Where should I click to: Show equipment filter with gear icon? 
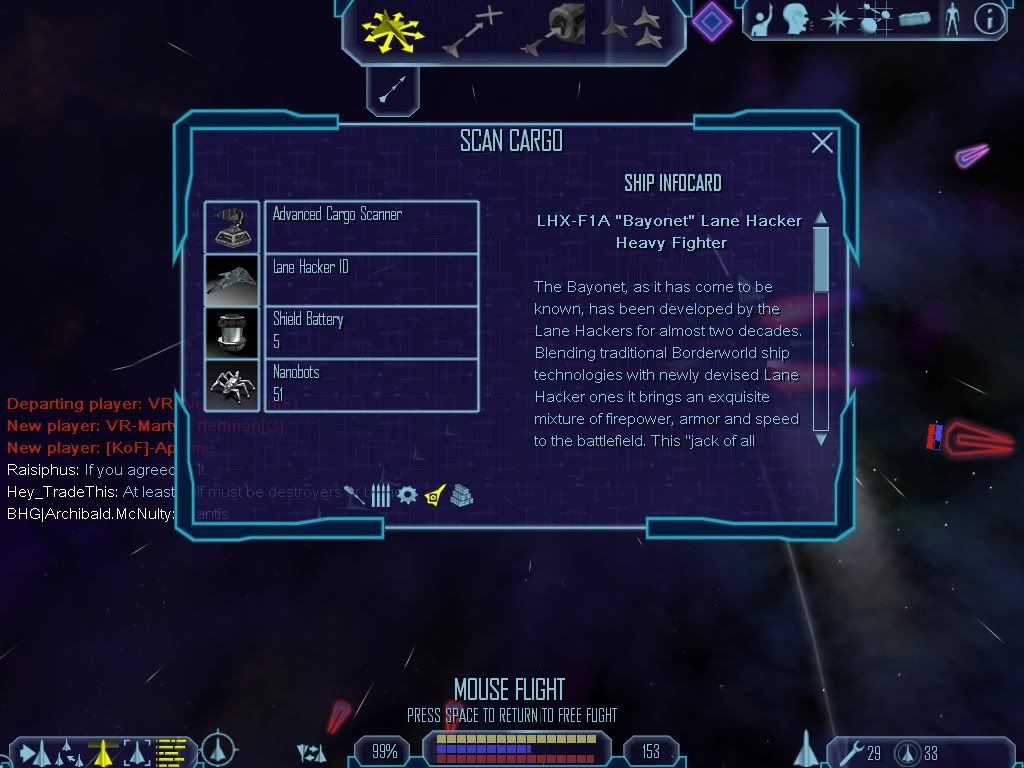point(407,495)
